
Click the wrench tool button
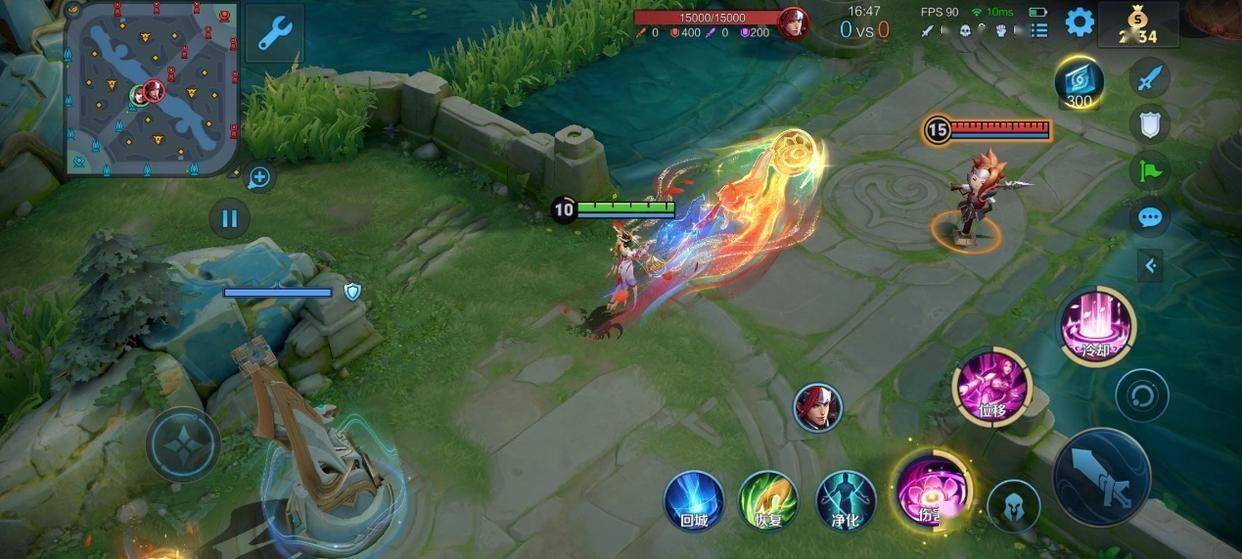273,32
